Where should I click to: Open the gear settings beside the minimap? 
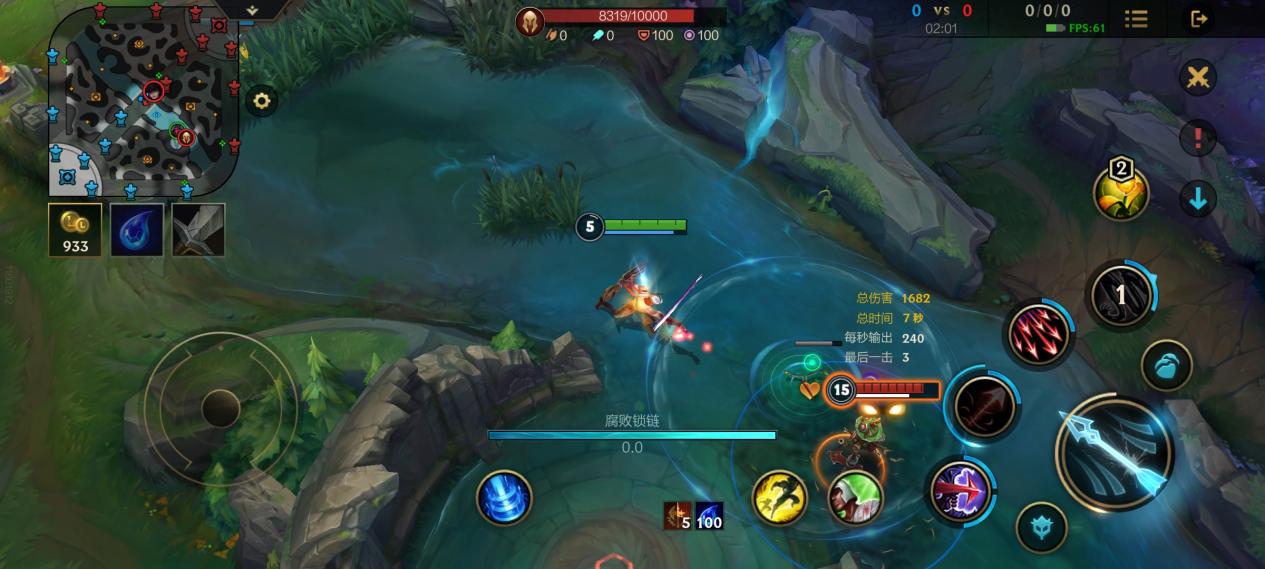tap(262, 101)
